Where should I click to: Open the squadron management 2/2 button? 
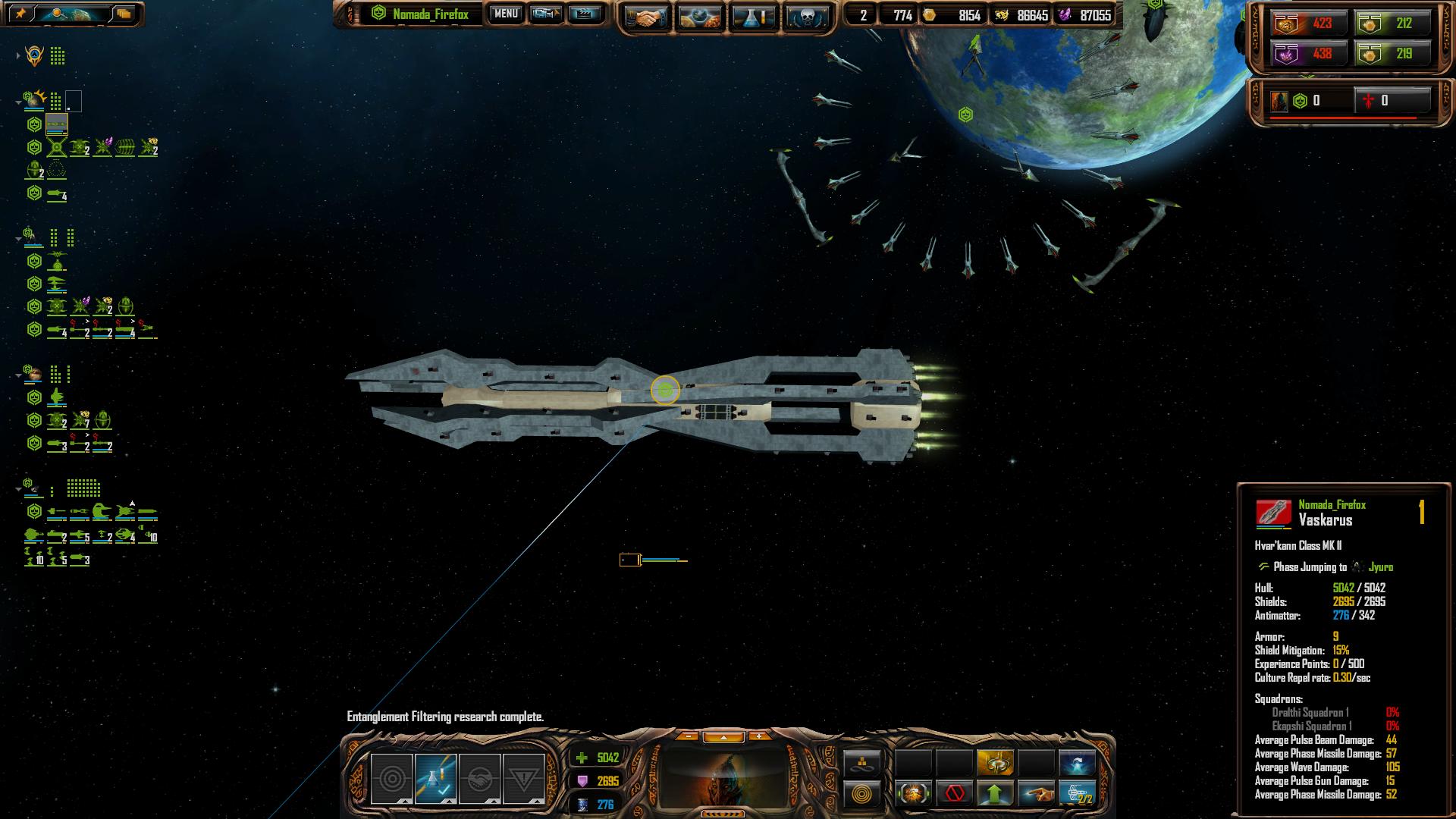1078,794
